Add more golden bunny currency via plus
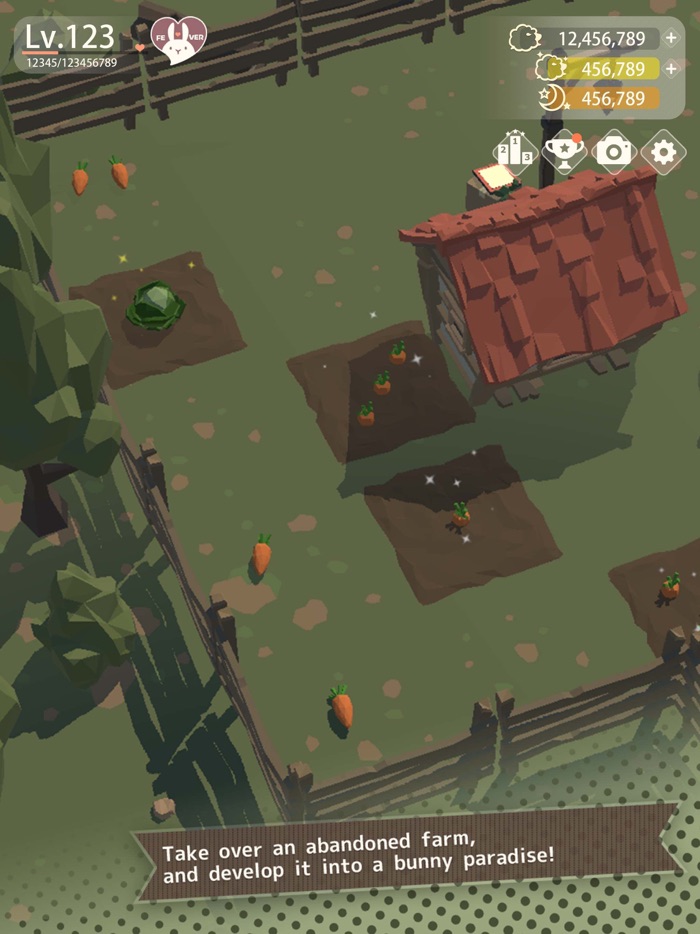The image size is (700, 934). (x=671, y=69)
